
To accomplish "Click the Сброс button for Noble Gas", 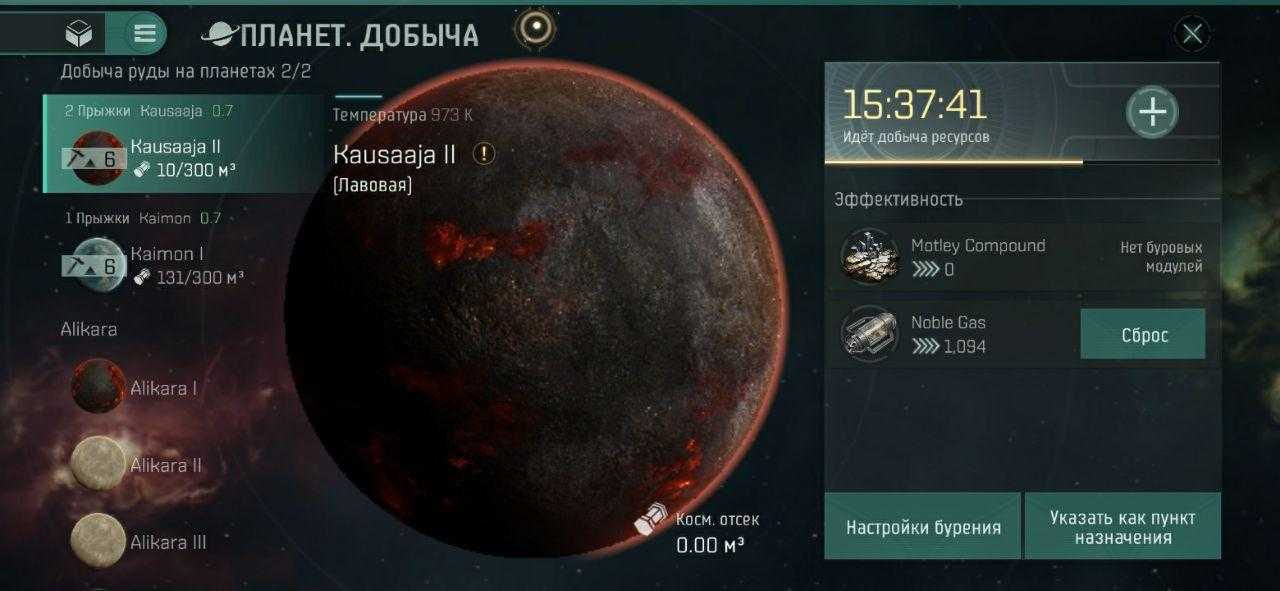I will 1143,335.
